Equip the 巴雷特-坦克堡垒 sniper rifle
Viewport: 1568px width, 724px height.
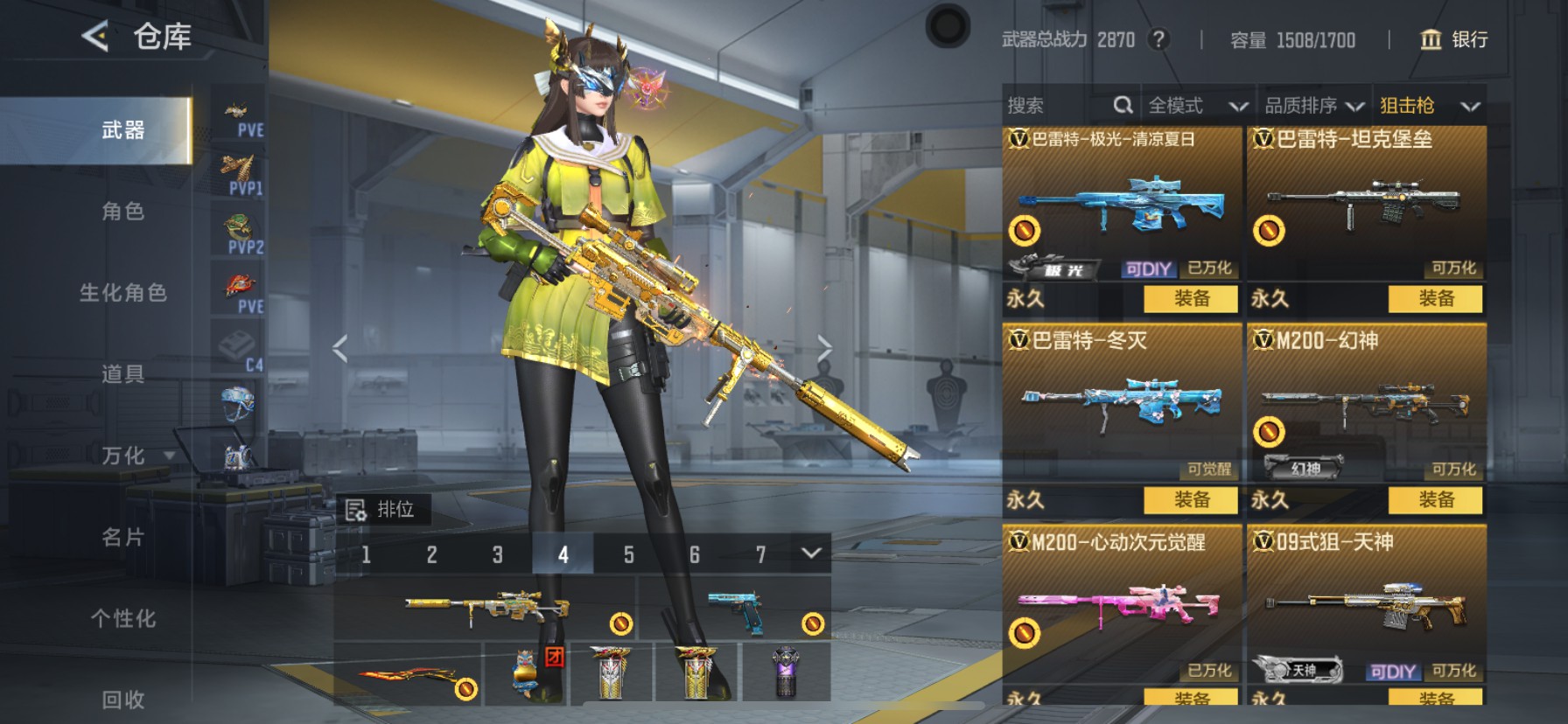coord(1435,299)
